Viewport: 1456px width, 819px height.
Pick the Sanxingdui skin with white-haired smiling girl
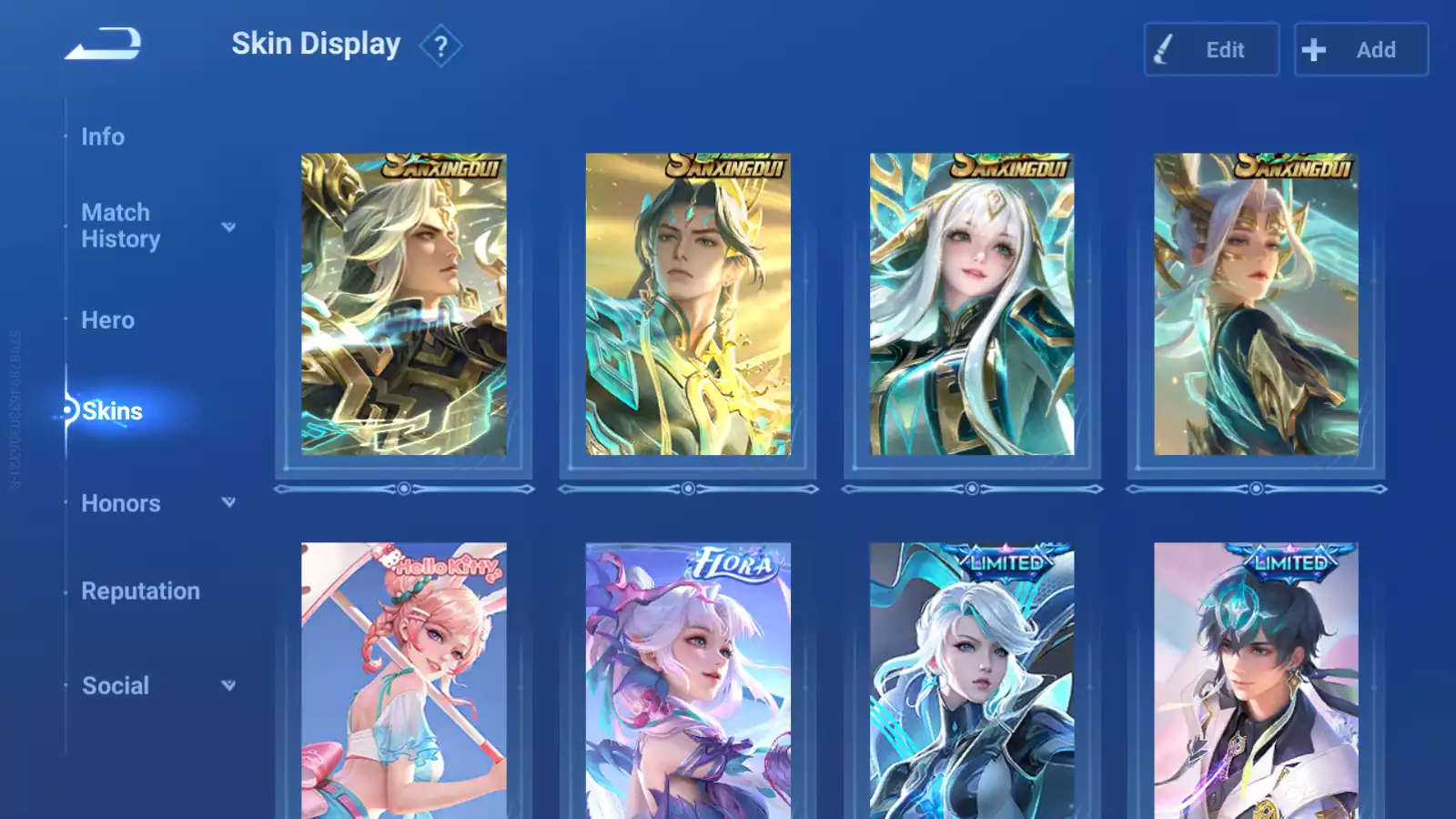click(x=972, y=304)
